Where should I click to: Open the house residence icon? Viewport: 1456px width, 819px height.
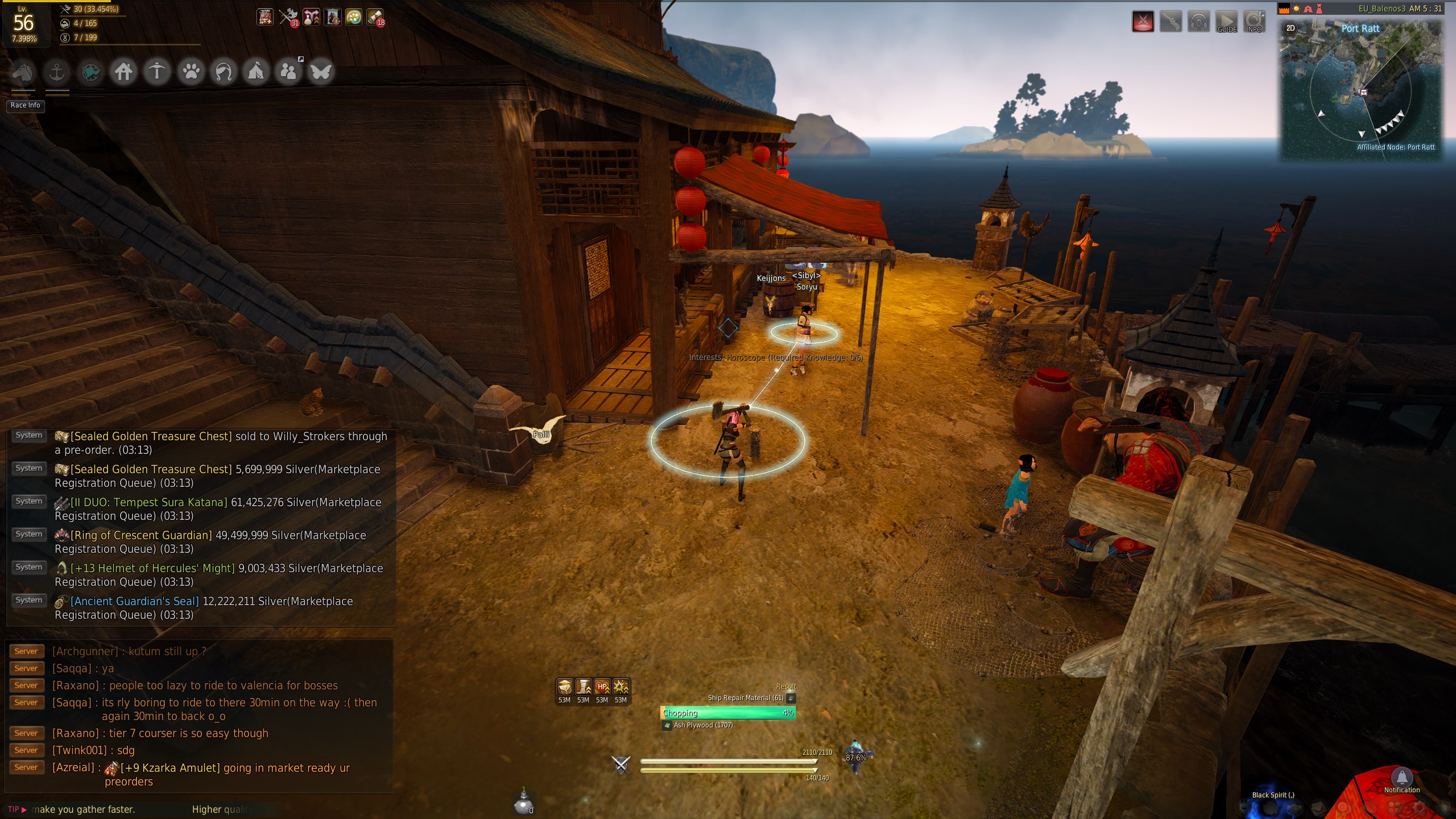[123, 72]
